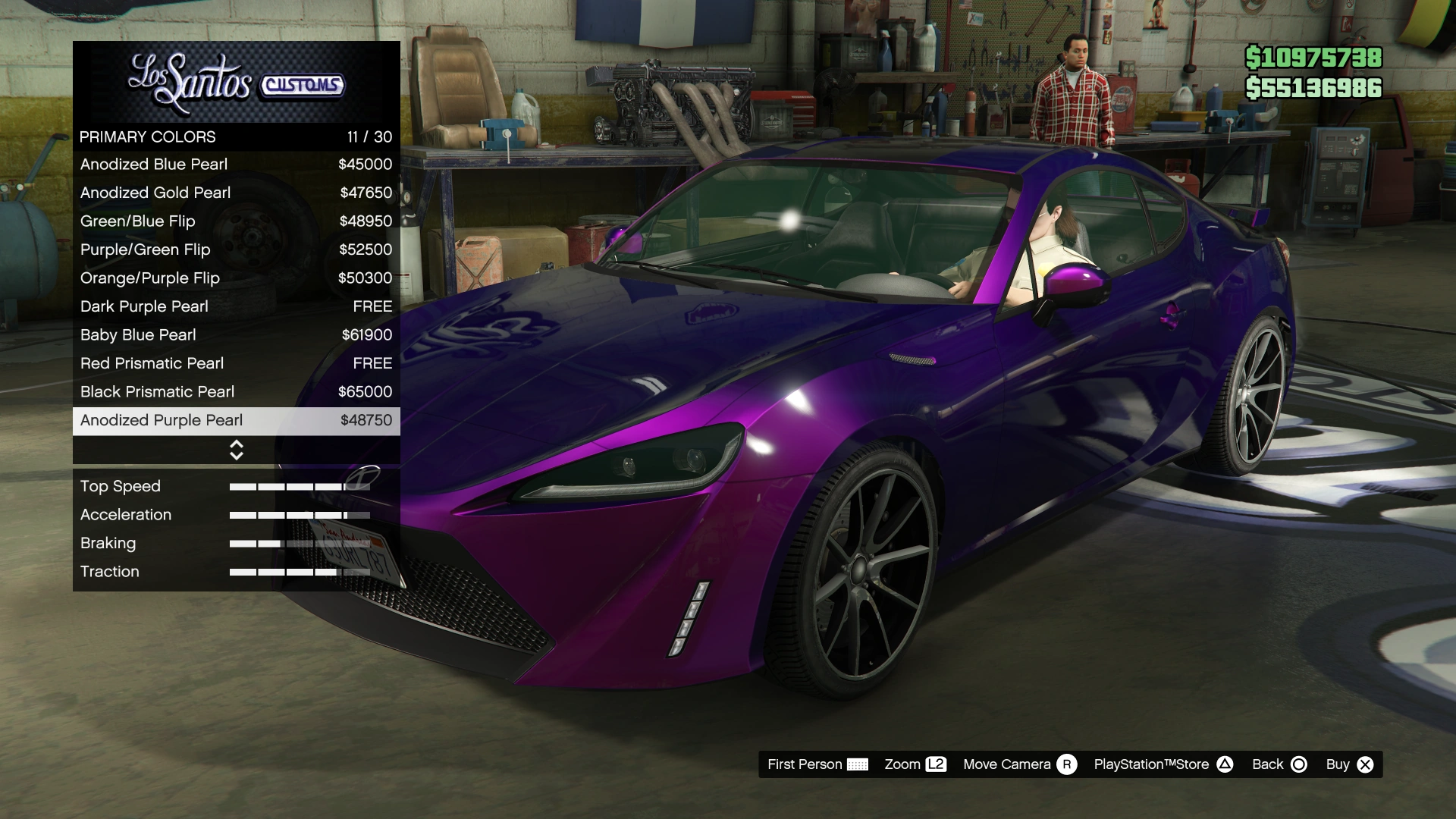Select Anodized Blue Pearl paint
Image resolution: width=1456 pixels, height=819 pixels.
click(236, 165)
